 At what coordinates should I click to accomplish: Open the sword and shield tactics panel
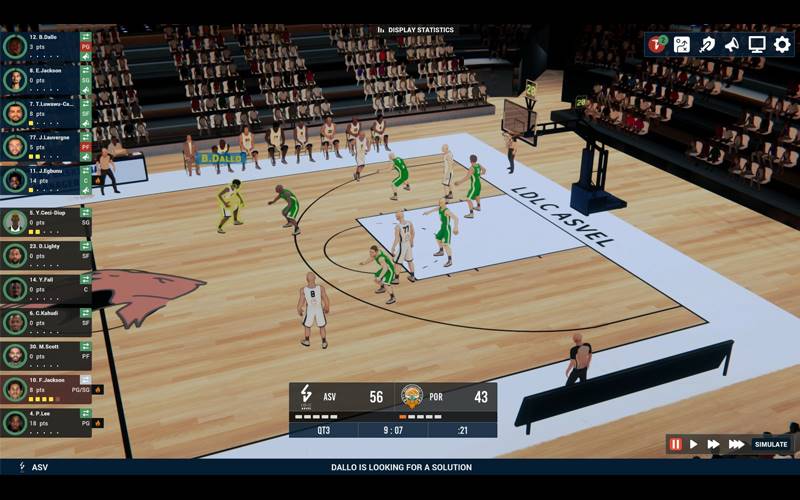click(707, 44)
